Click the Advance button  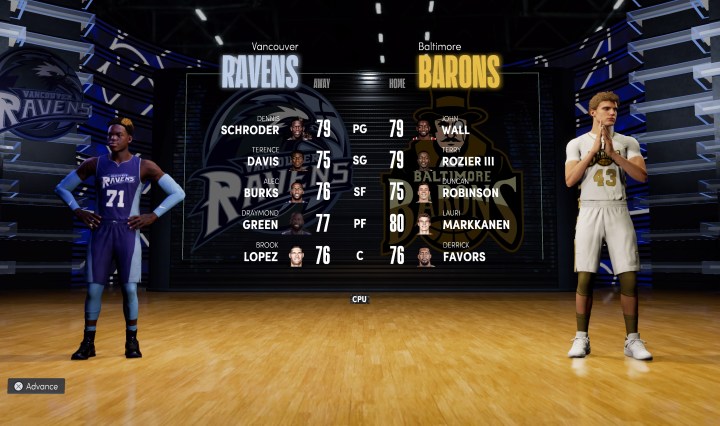(36, 386)
